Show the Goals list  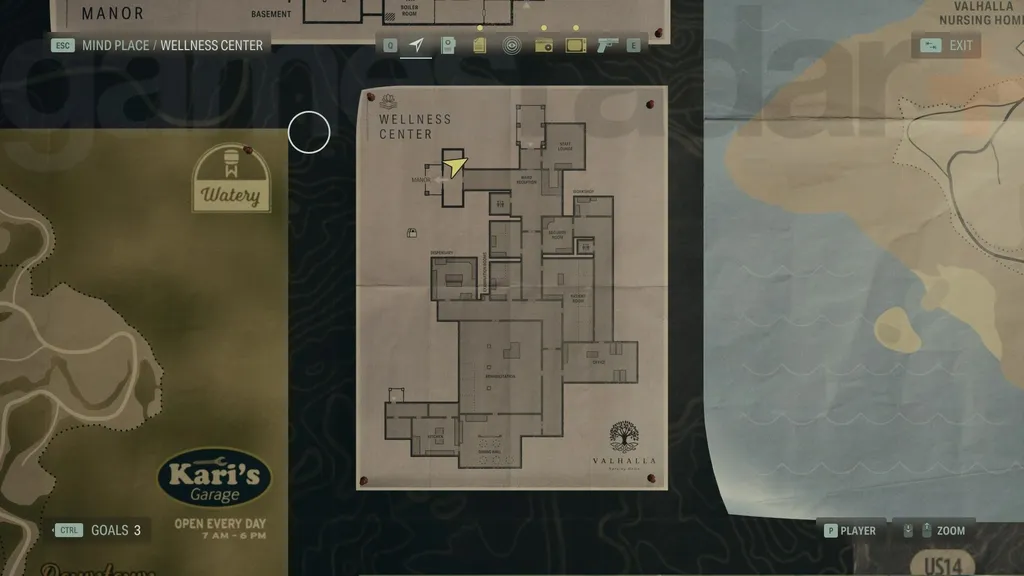[100, 530]
